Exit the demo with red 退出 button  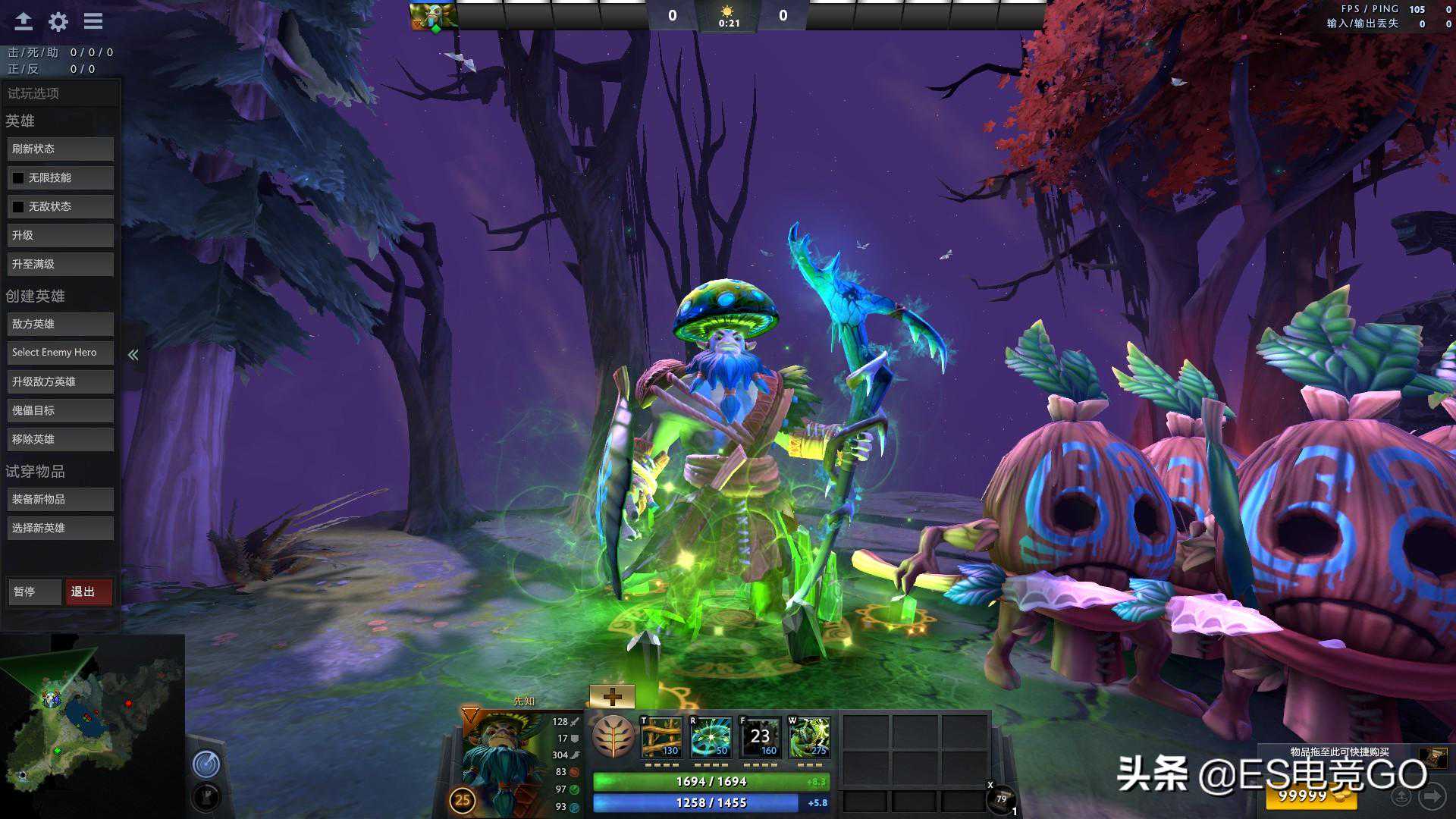coord(88,591)
